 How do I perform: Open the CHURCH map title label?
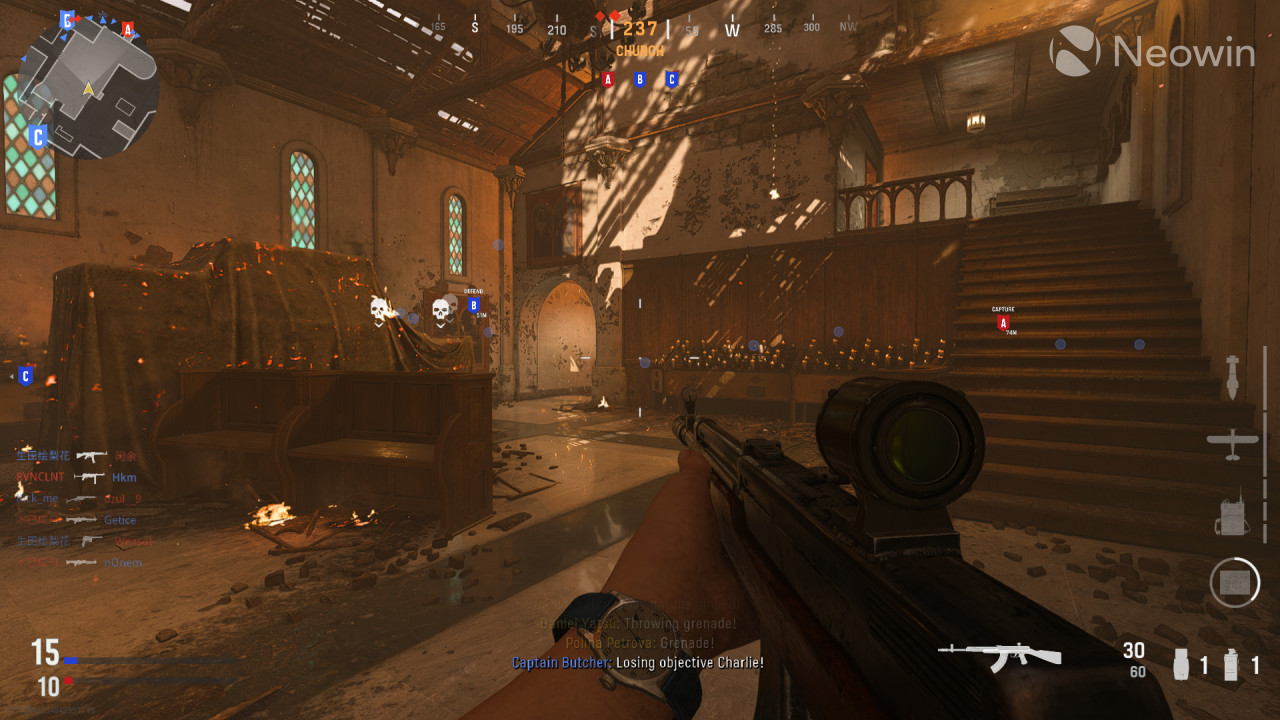638,50
